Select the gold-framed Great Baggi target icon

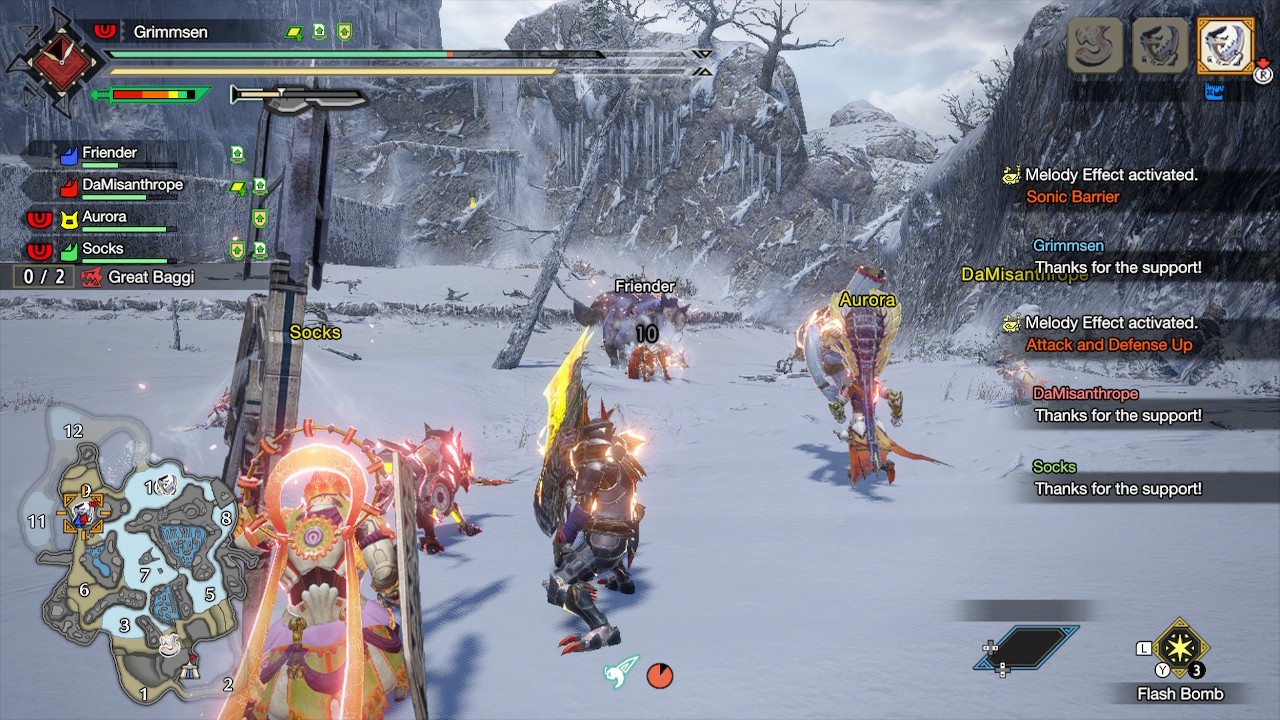pyautogui.click(x=1225, y=46)
